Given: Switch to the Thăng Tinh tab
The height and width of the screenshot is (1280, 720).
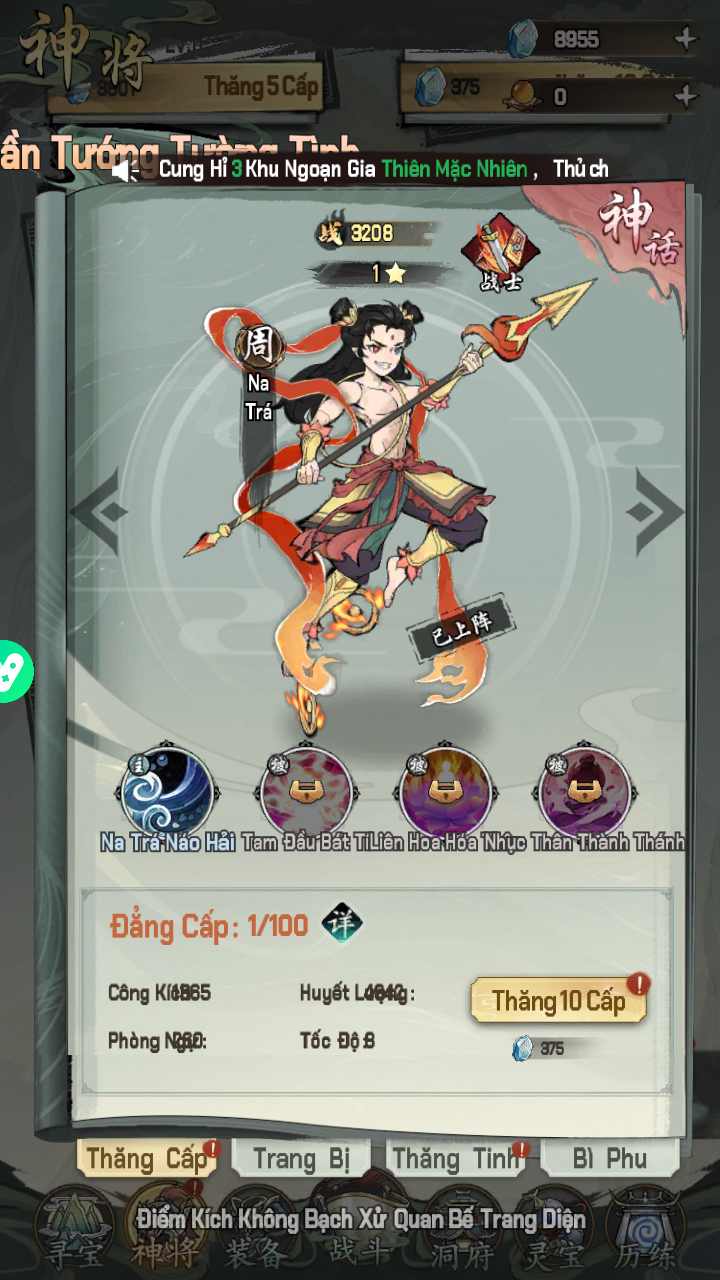Looking at the screenshot, I should pyautogui.click(x=456, y=1159).
